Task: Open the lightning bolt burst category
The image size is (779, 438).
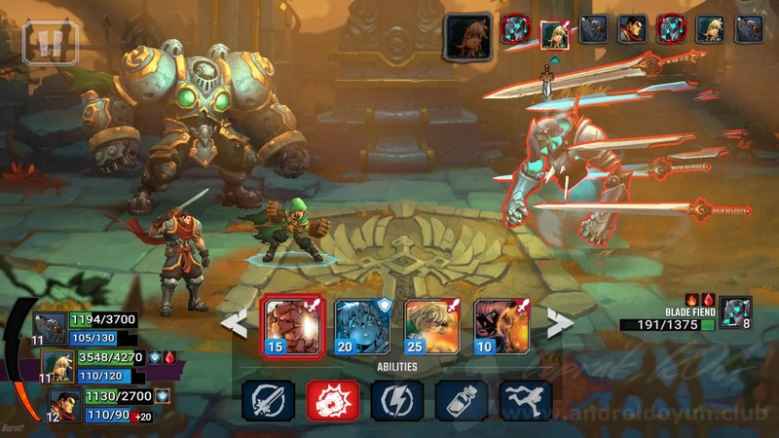Action: (x=397, y=401)
